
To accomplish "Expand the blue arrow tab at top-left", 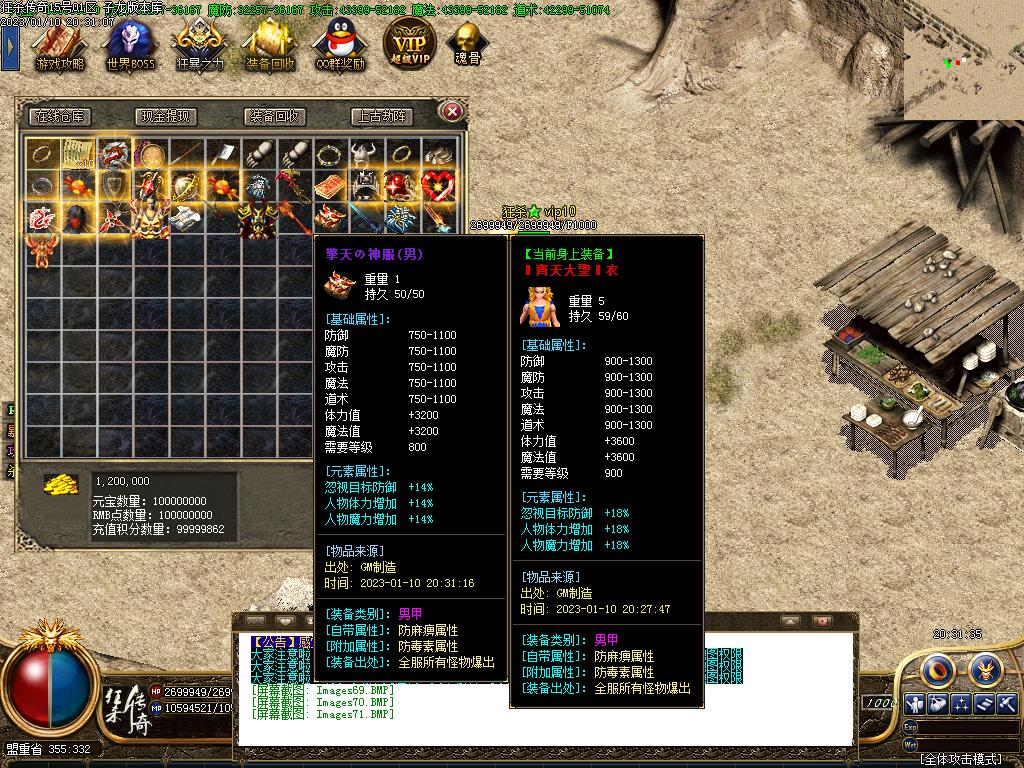I will click(x=10, y=45).
